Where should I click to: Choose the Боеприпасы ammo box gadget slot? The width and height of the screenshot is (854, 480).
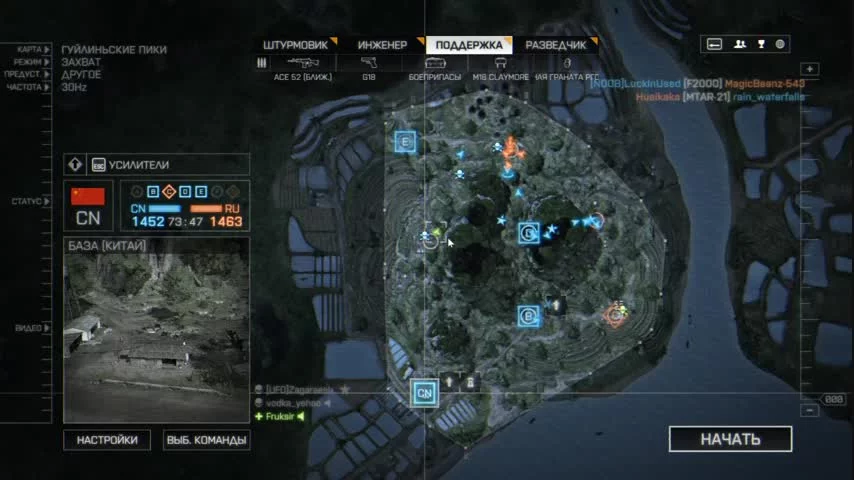434,65
